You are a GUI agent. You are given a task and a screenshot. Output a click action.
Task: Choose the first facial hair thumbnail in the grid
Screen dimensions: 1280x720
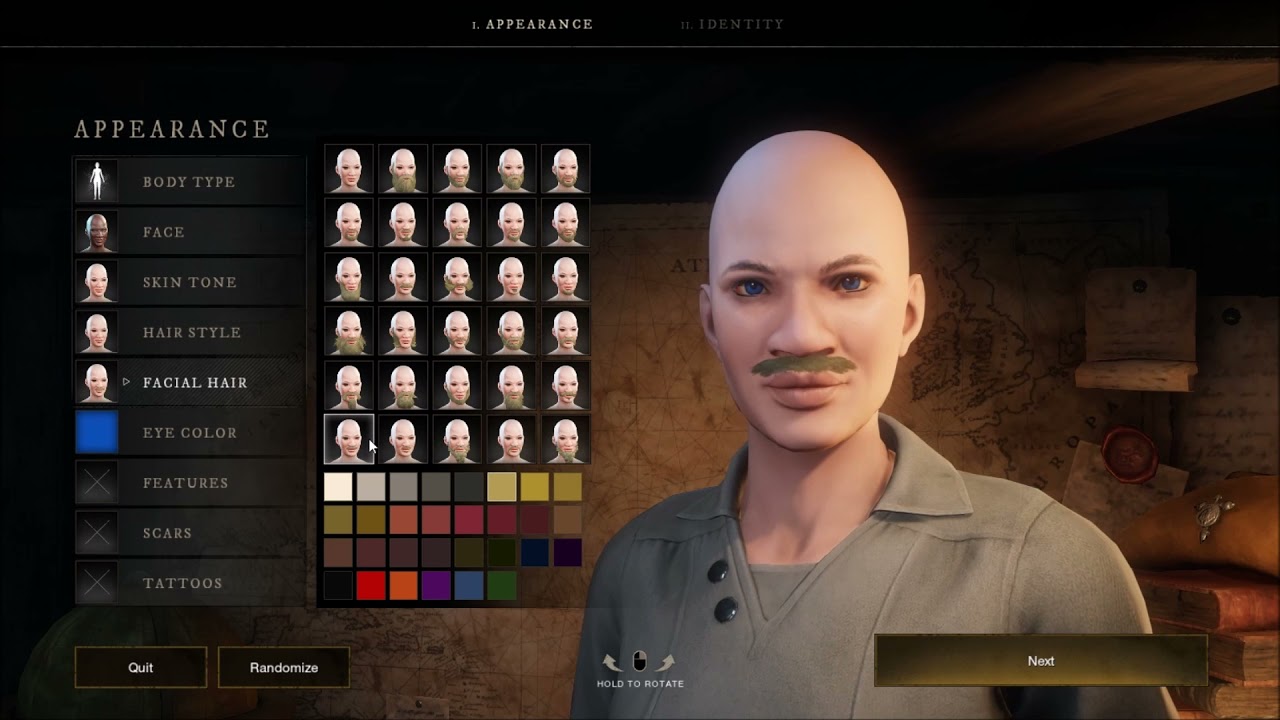click(x=349, y=169)
